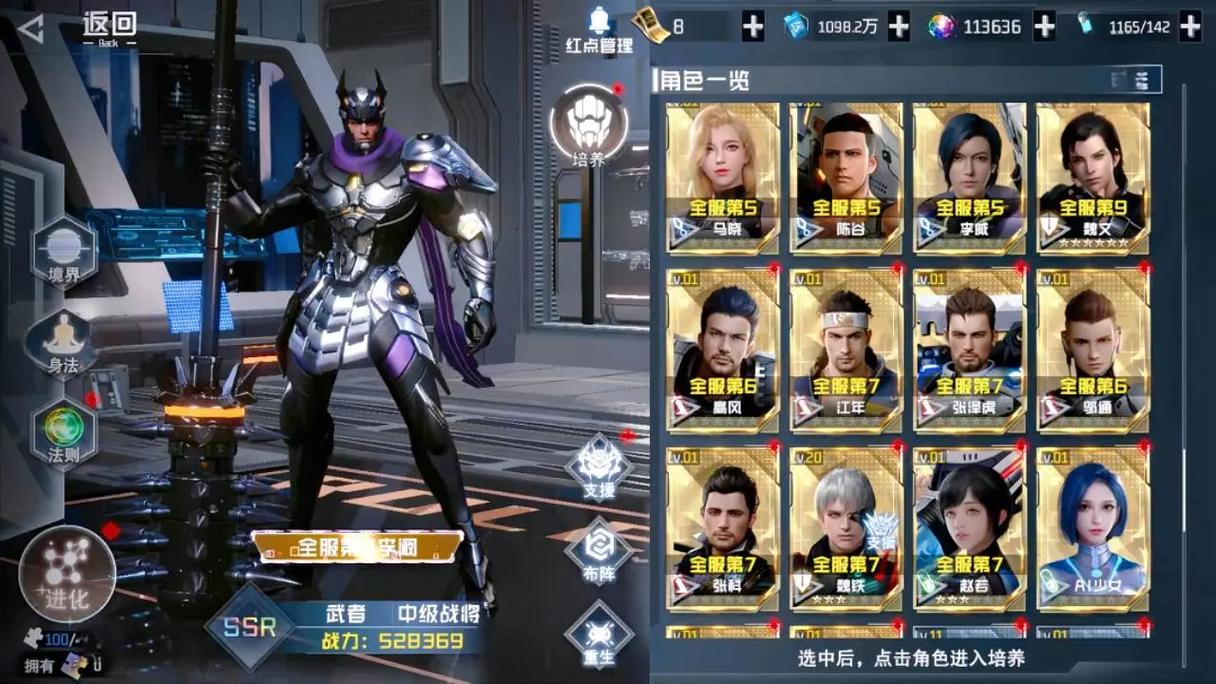1216x684 pixels.
Task: Open the 身法 movement menu
Action: (63, 343)
